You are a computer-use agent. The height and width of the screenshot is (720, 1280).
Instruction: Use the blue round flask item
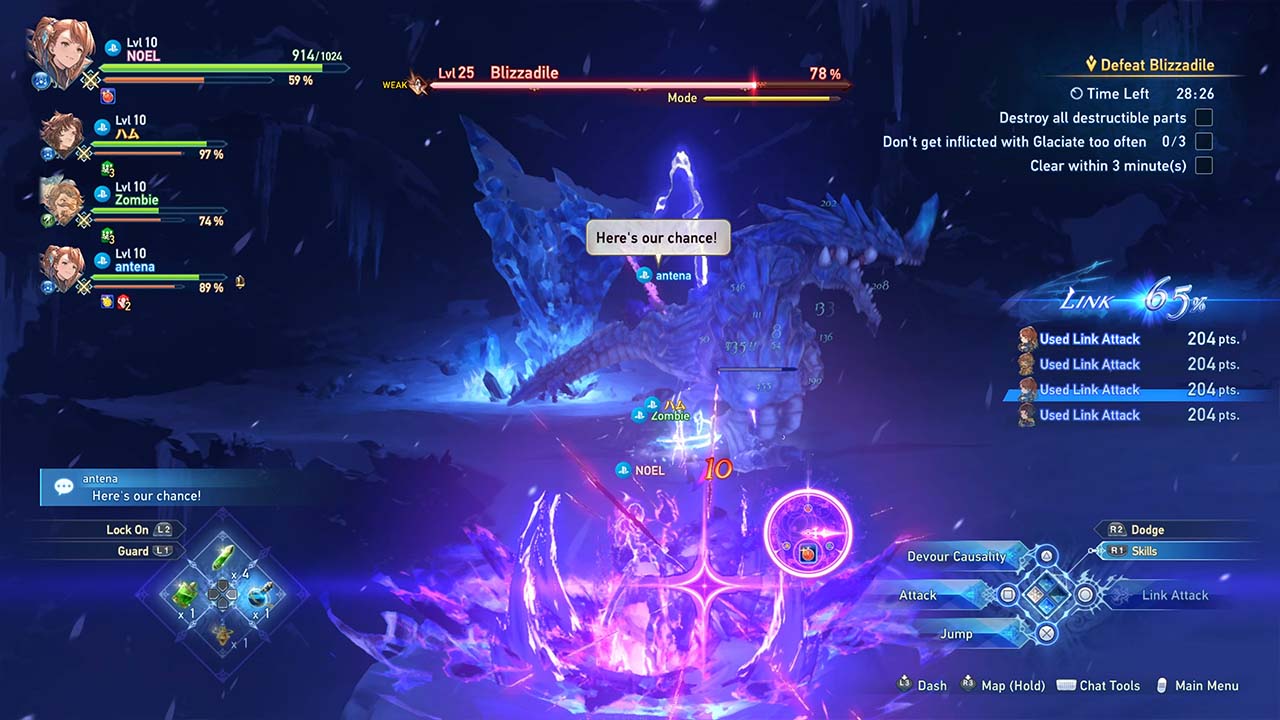[x=259, y=596]
